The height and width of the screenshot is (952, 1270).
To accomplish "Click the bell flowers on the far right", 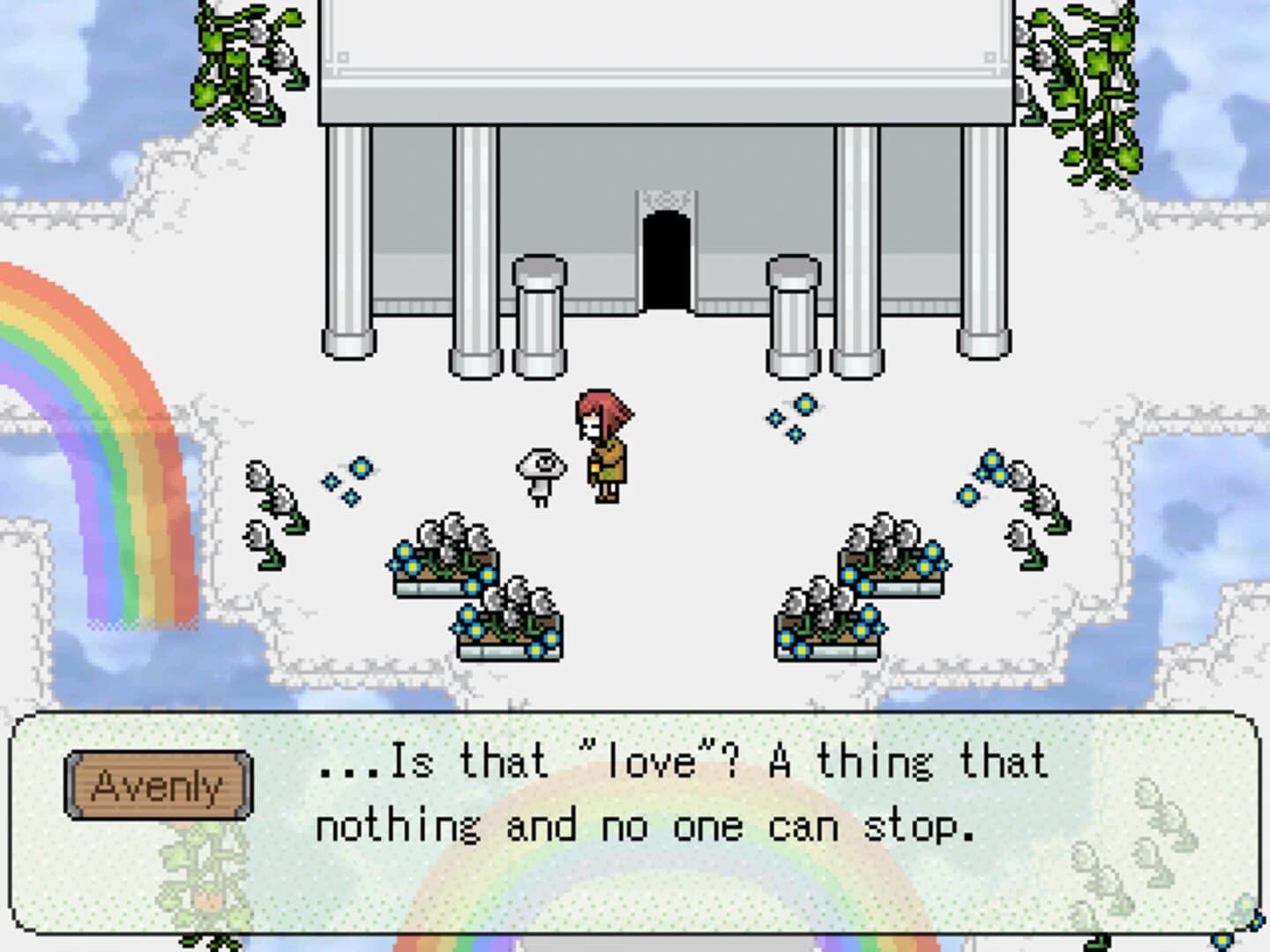I will coord(1023,494).
